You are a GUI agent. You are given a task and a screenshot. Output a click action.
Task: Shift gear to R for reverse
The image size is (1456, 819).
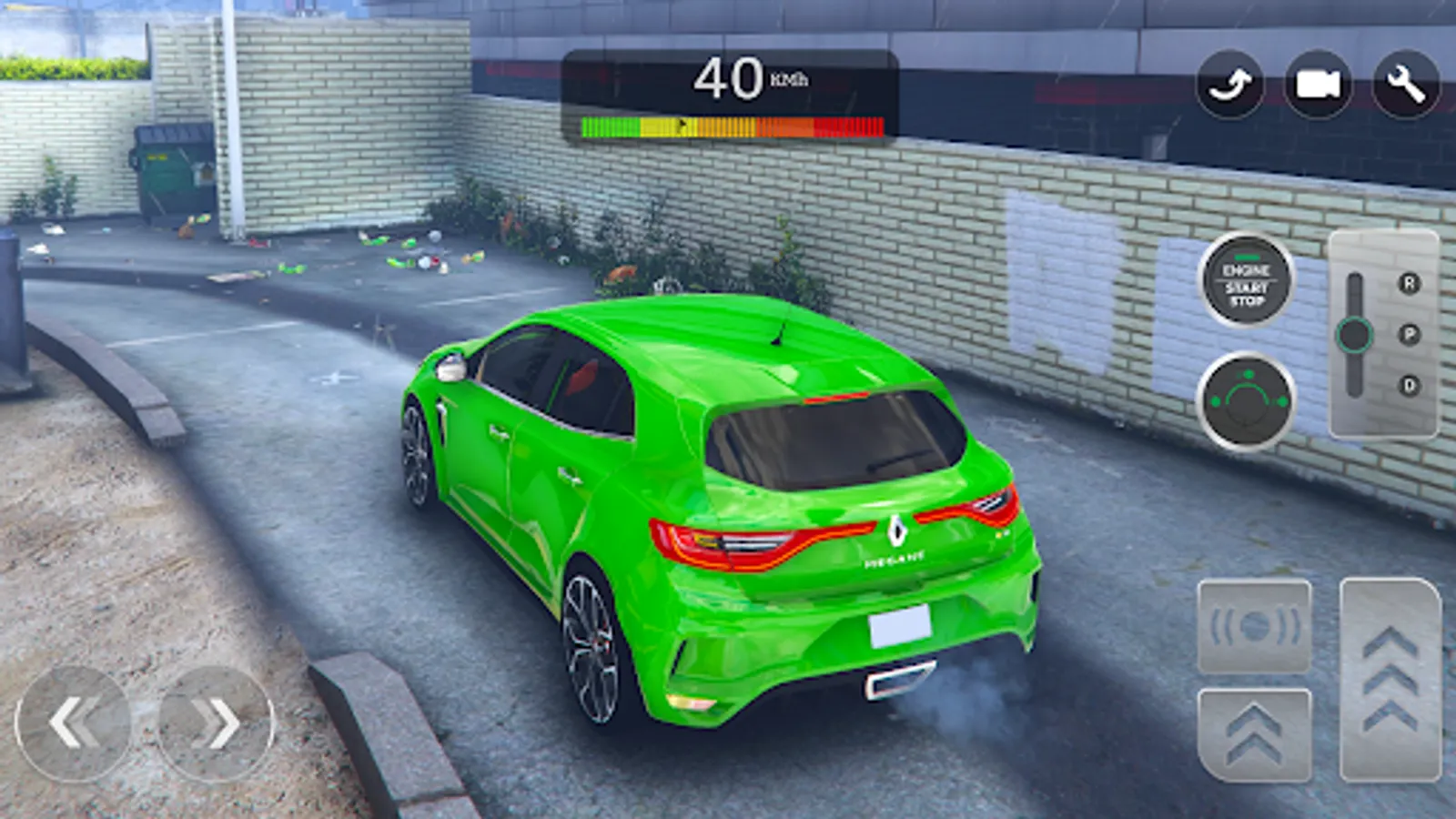(x=1409, y=284)
